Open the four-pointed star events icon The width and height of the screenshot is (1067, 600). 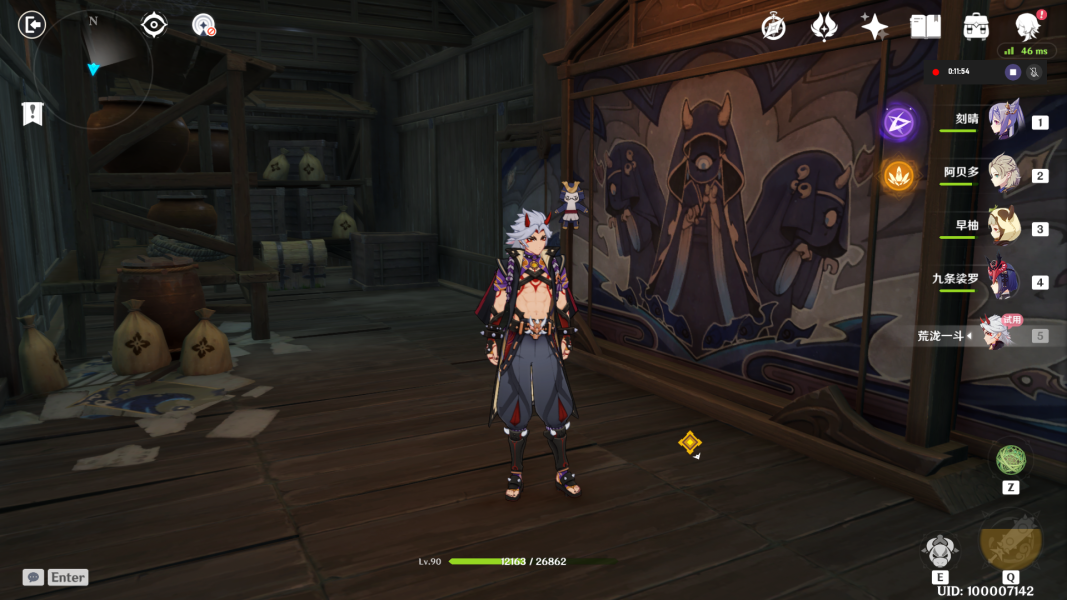click(875, 27)
